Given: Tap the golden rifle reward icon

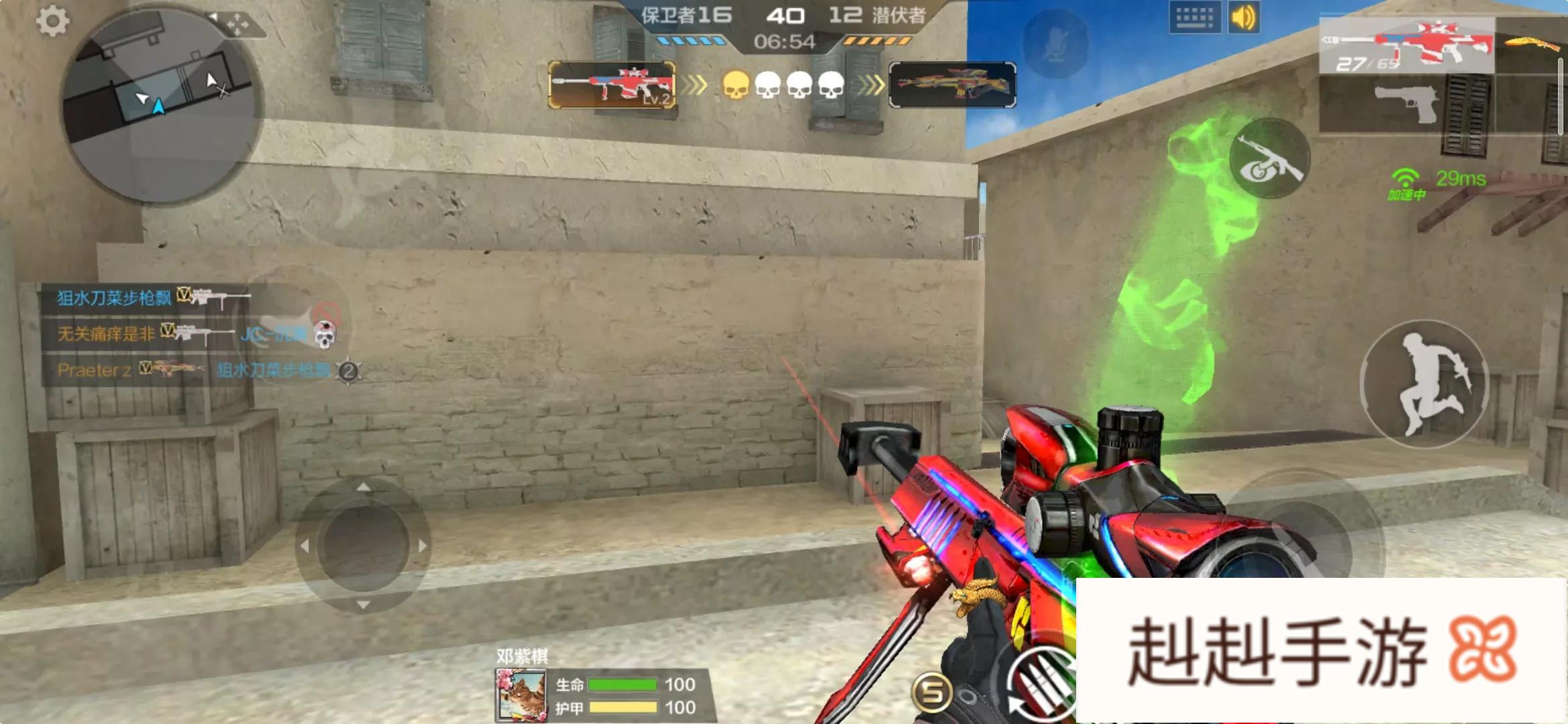Looking at the screenshot, I should click(952, 84).
